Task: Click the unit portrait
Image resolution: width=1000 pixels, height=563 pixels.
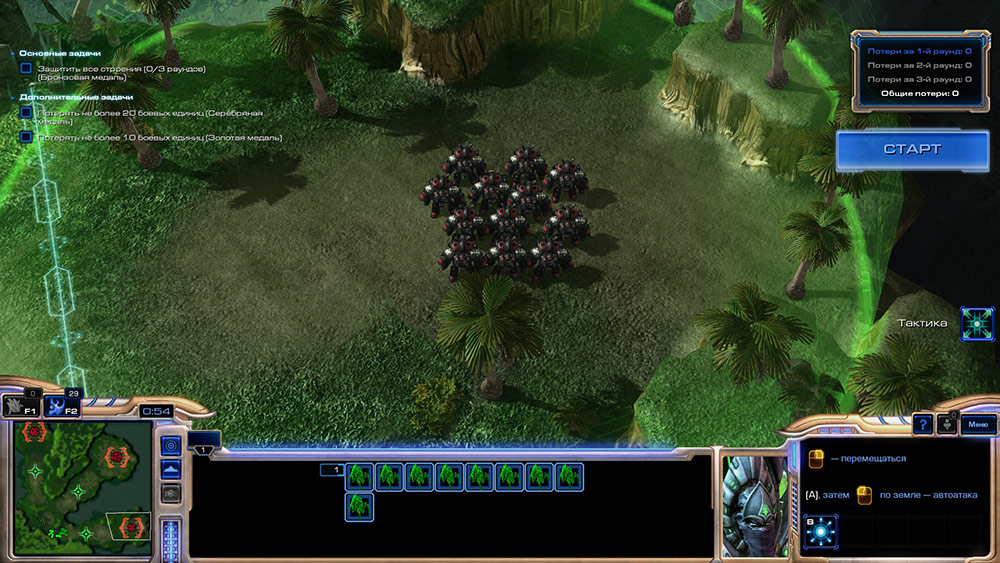Action: (754, 505)
